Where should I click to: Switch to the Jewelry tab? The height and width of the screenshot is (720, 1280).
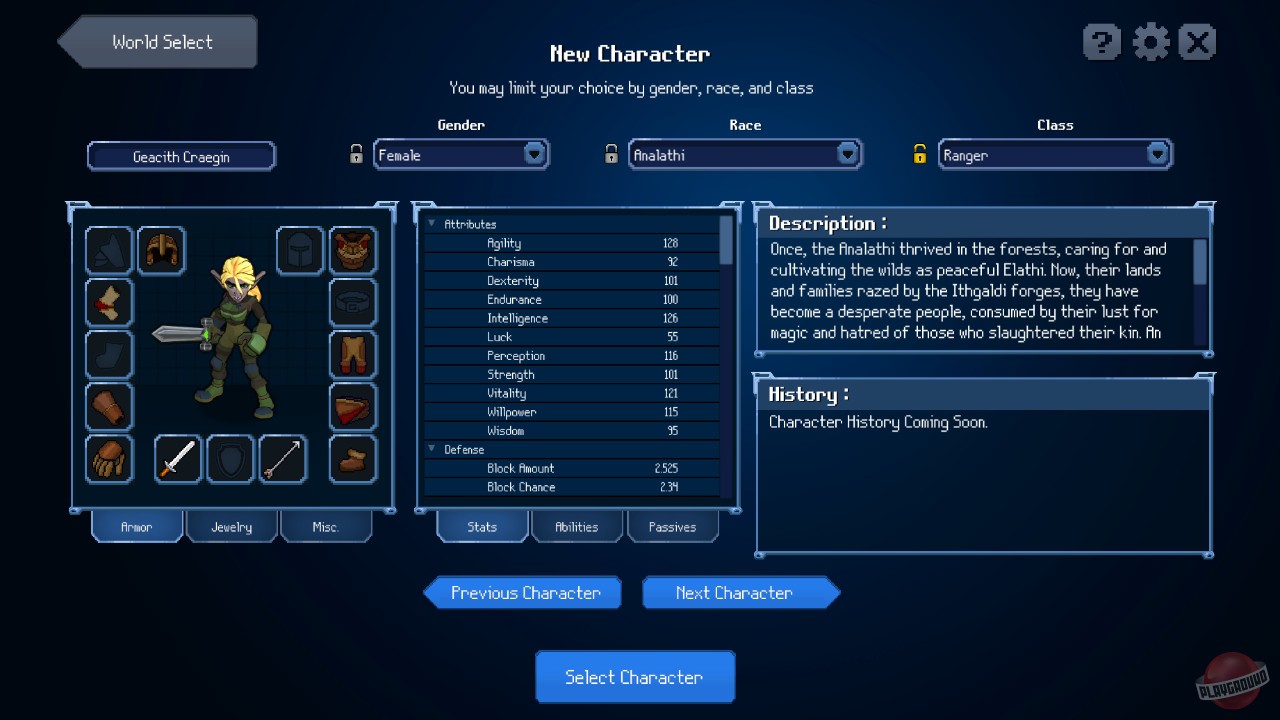pos(231,526)
